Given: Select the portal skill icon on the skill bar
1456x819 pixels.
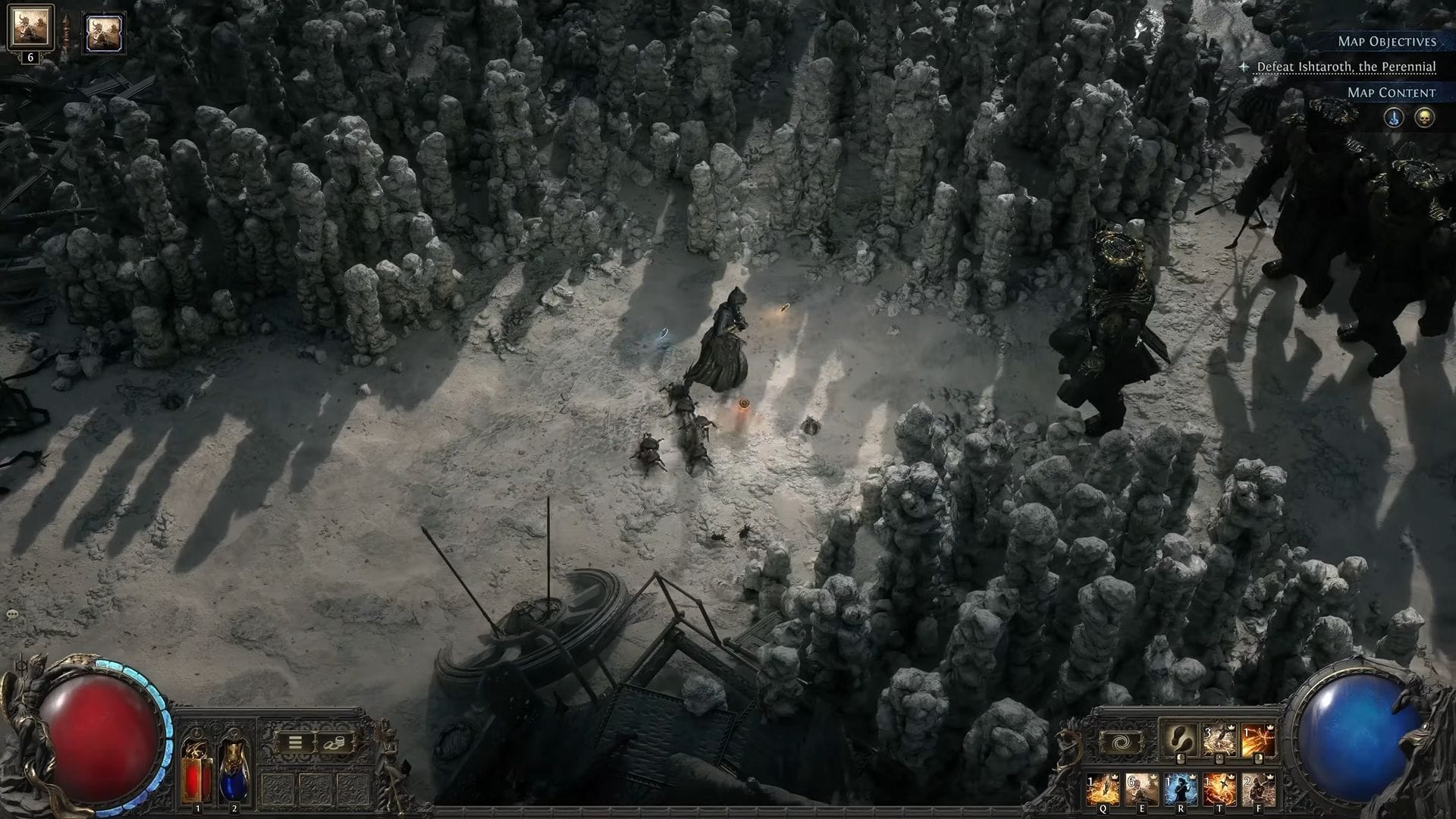Looking at the screenshot, I should (1120, 742).
